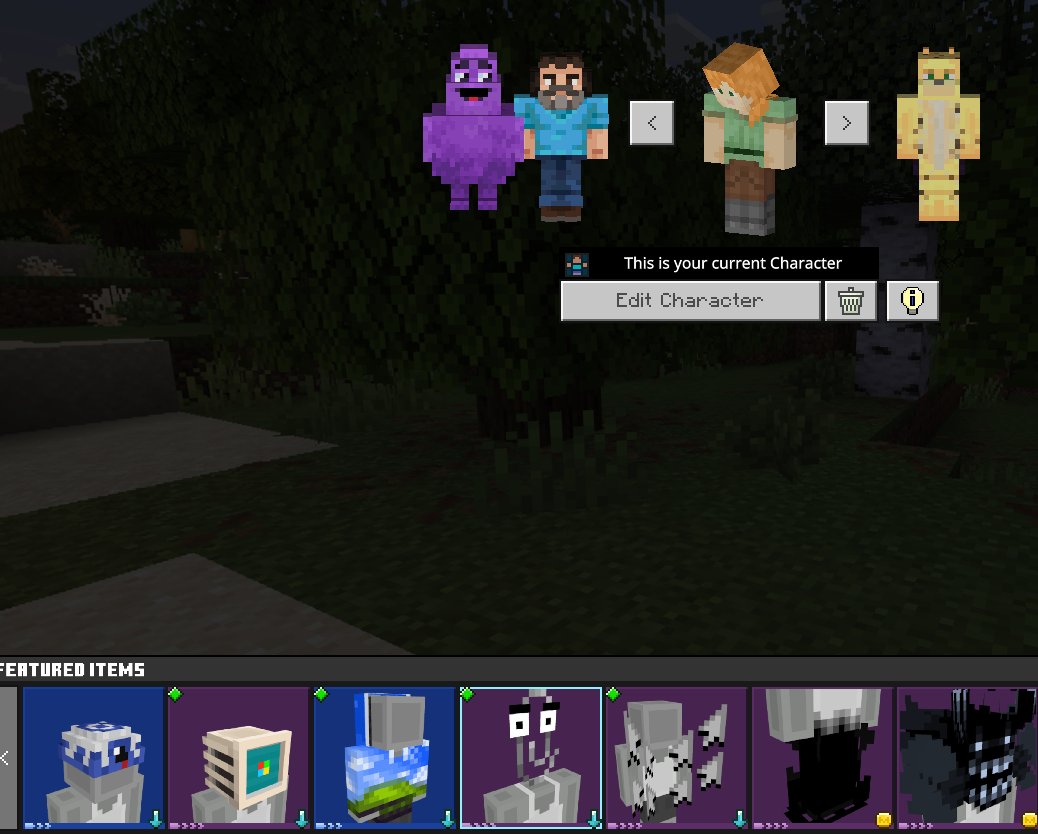The height and width of the screenshot is (834, 1038).
Task: Delete character with the trash can button
Action: pos(851,301)
